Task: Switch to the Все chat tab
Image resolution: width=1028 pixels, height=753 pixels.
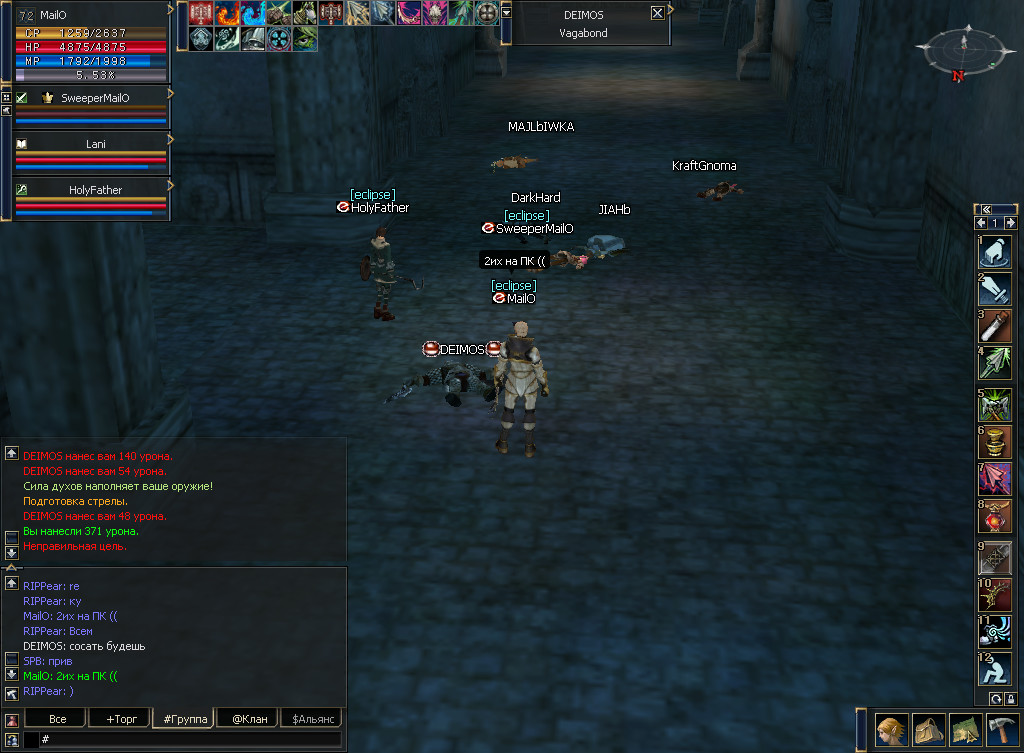Action: click(57, 719)
